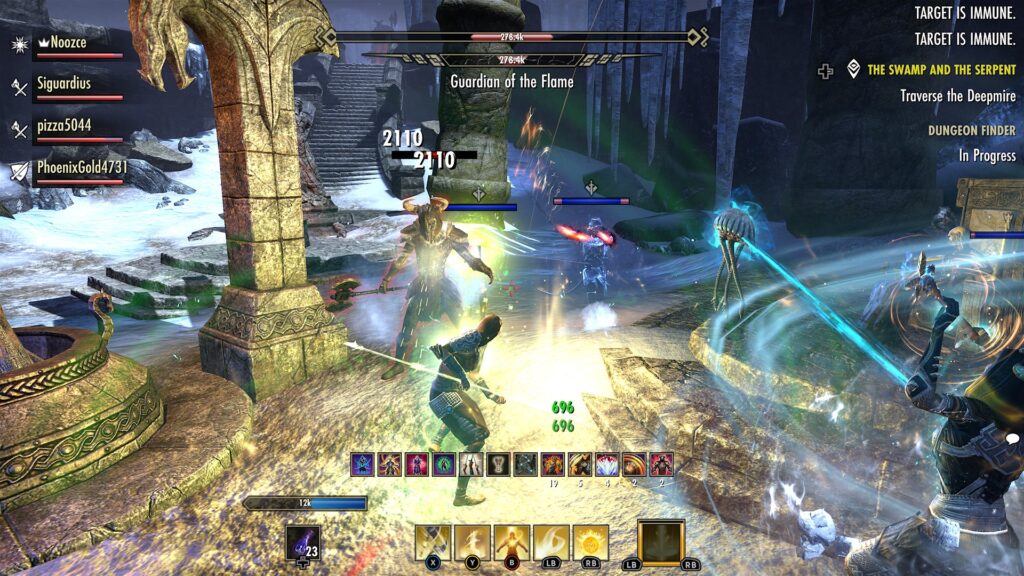The width and height of the screenshot is (1024, 576).
Task: Trigger the gold-framed ultimate ability slot
Action: [x=661, y=543]
